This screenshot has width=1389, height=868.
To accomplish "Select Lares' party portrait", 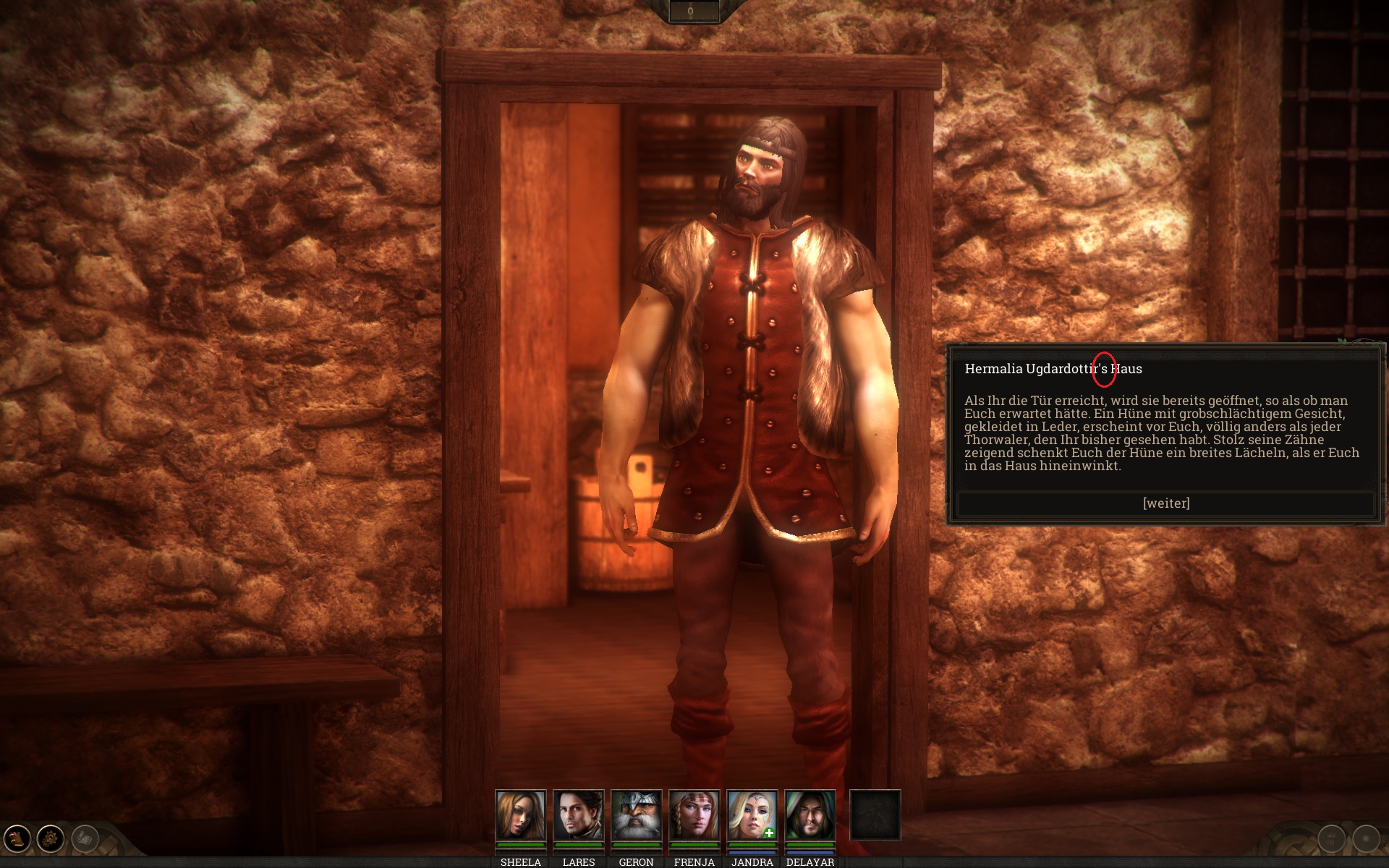I will [578, 815].
